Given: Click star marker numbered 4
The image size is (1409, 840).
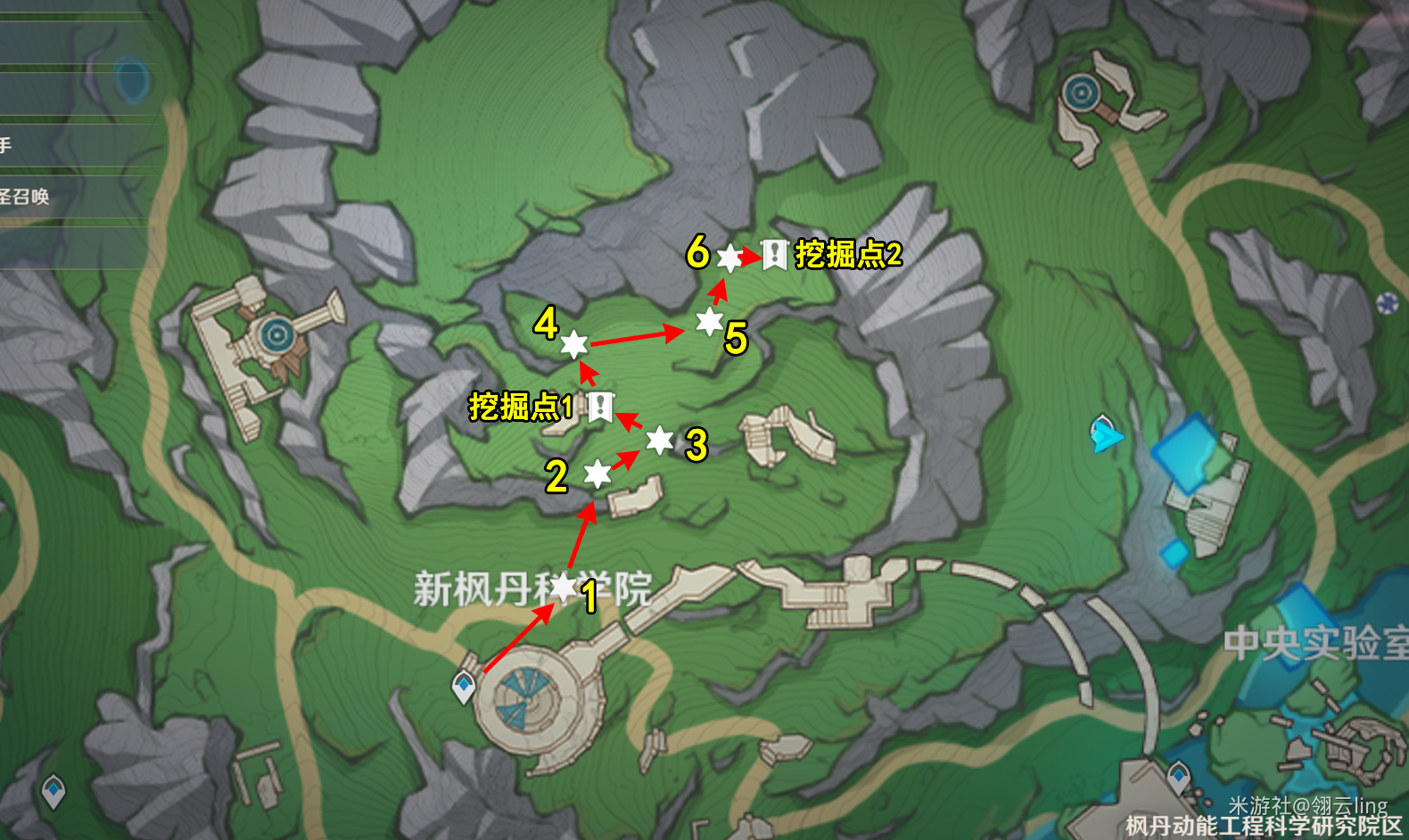Looking at the screenshot, I should [x=574, y=346].
